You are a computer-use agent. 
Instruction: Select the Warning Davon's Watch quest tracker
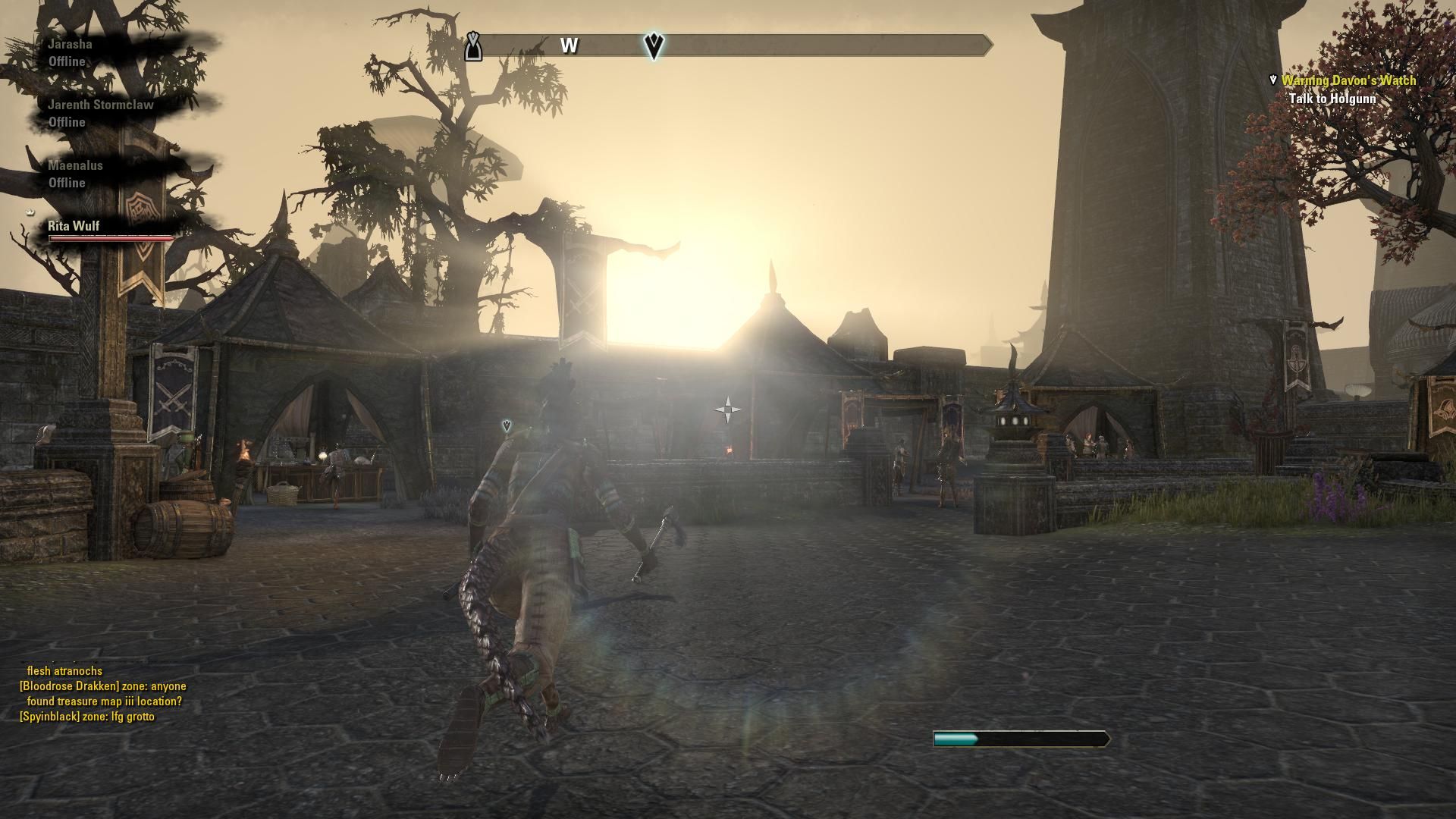1348,80
